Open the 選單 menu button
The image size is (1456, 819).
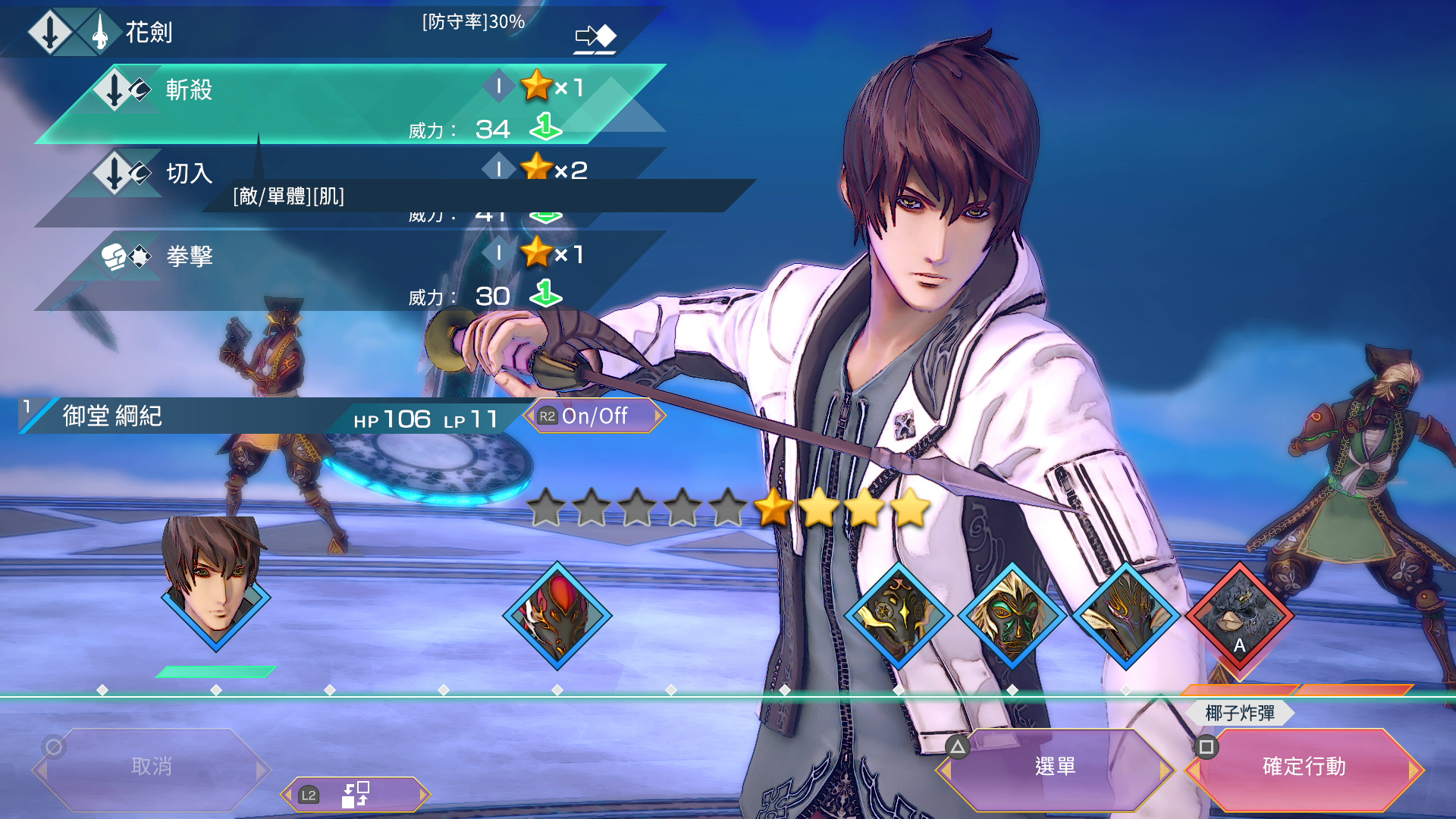click(1055, 767)
